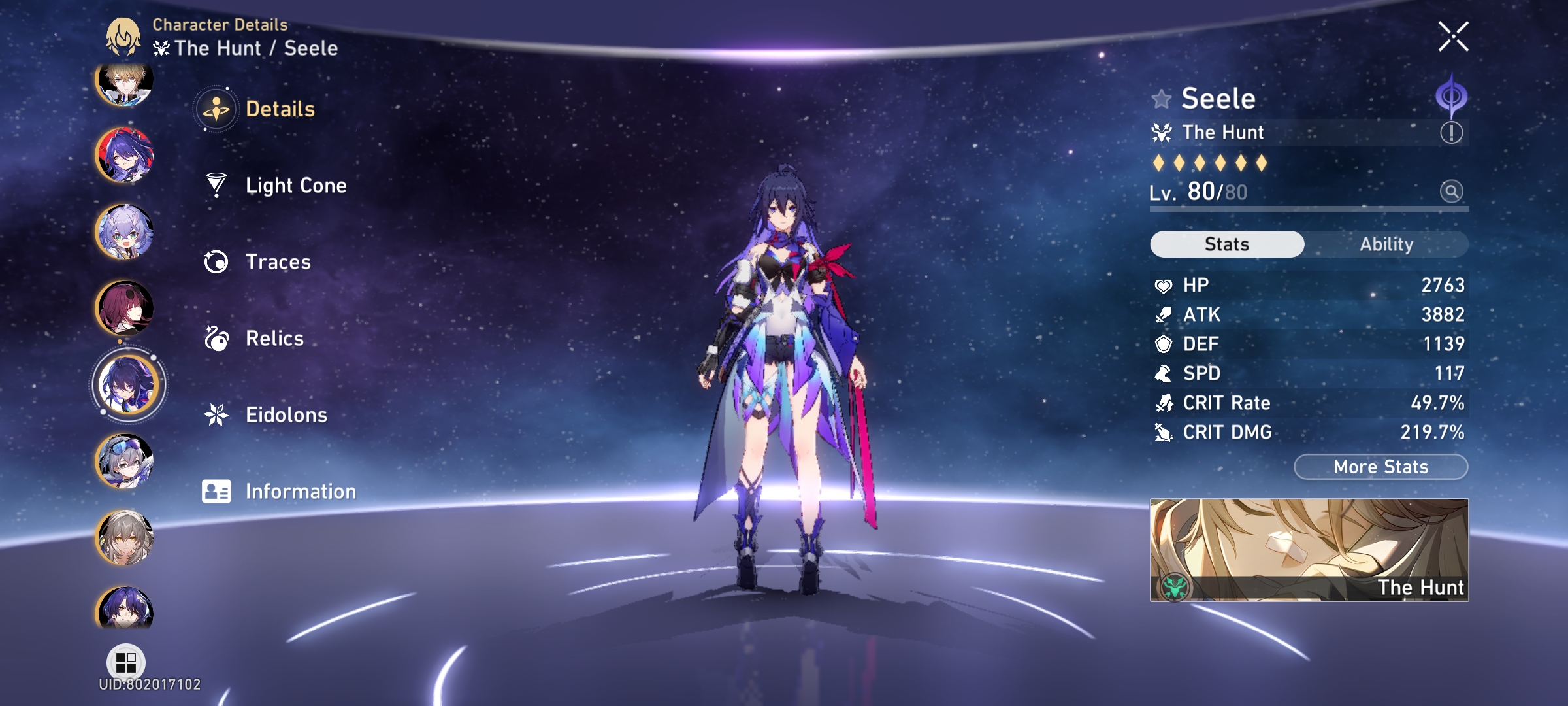Open the Traces icon in the side menu
1568x706 pixels.
pyautogui.click(x=216, y=262)
